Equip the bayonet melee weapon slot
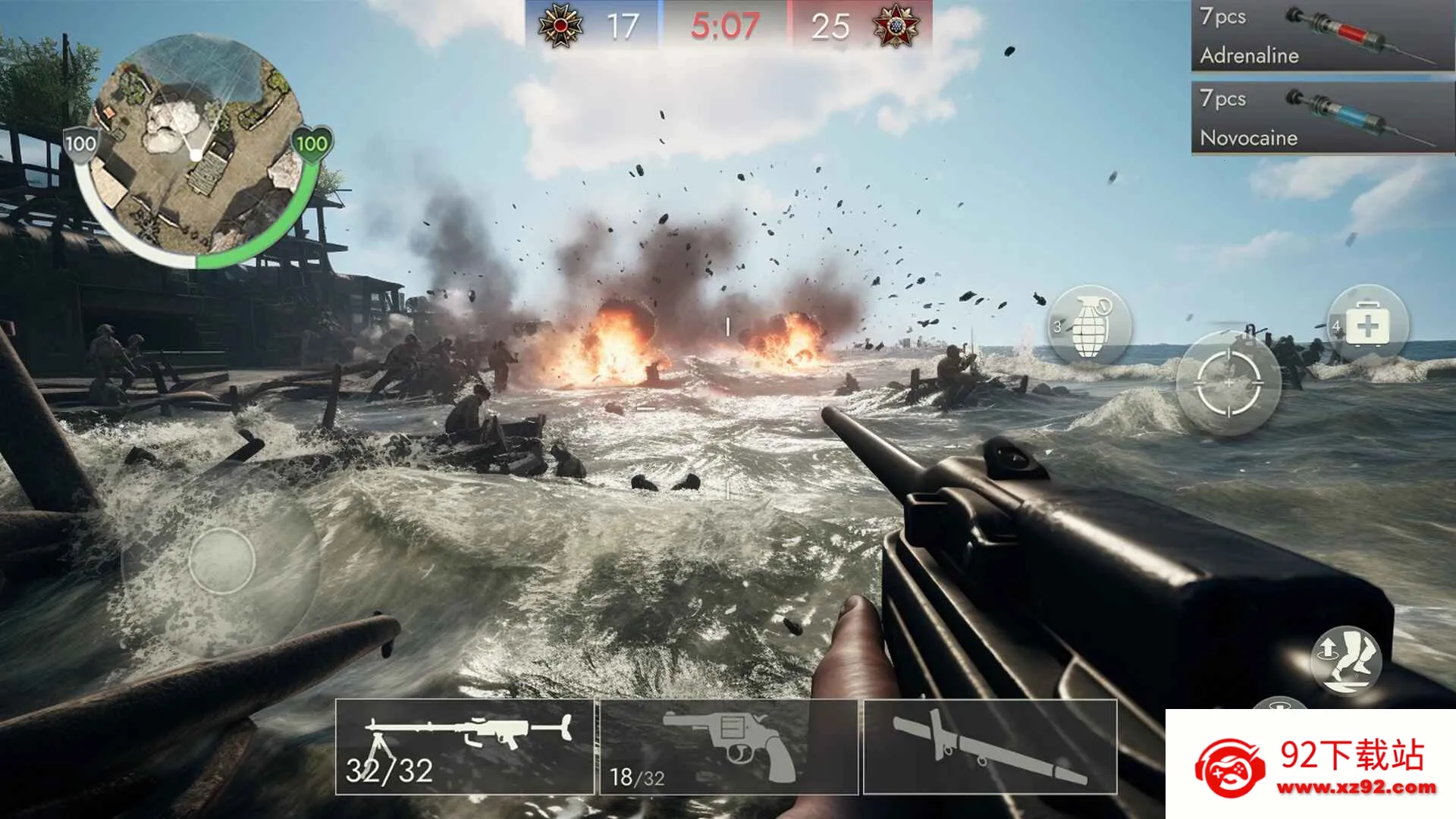This screenshot has height=819, width=1456. click(x=990, y=747)
